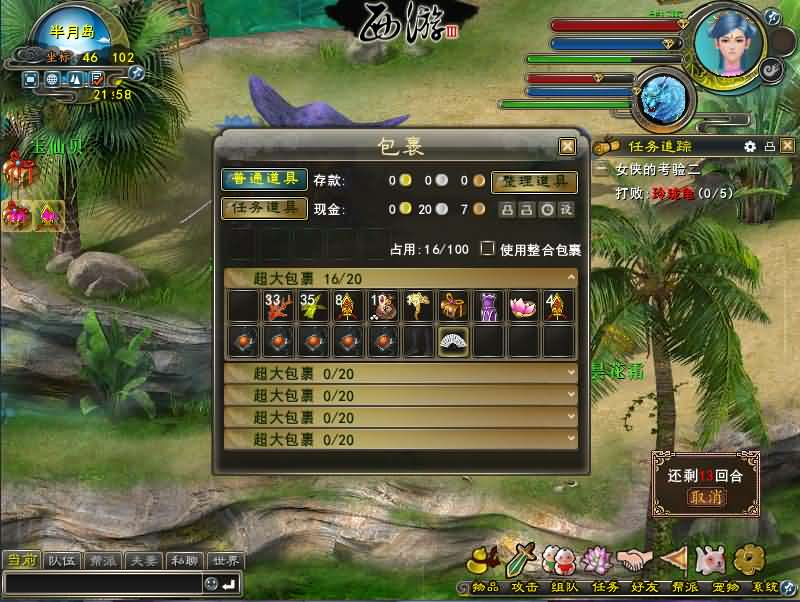Switch chat to the 世界 world channel
The image size is (800, 602).
tap(226, 561)
